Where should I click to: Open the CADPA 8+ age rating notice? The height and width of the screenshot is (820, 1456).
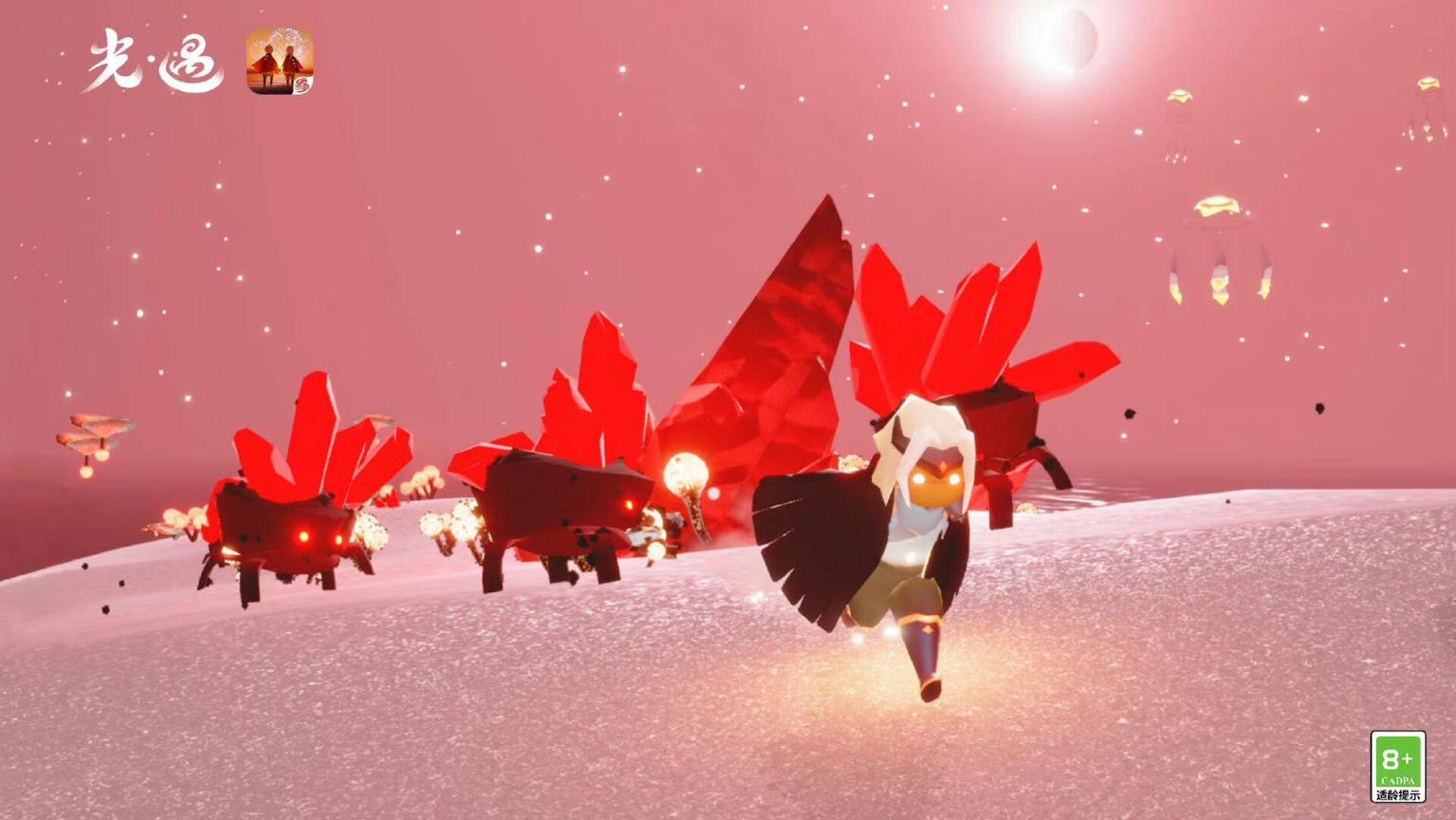1397,766
